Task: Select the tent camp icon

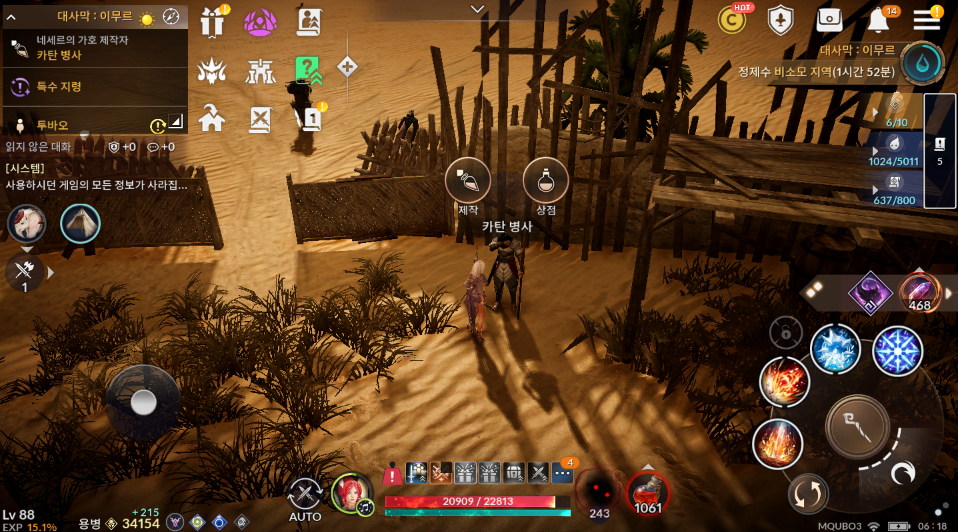Action: [x=80, y=224]
